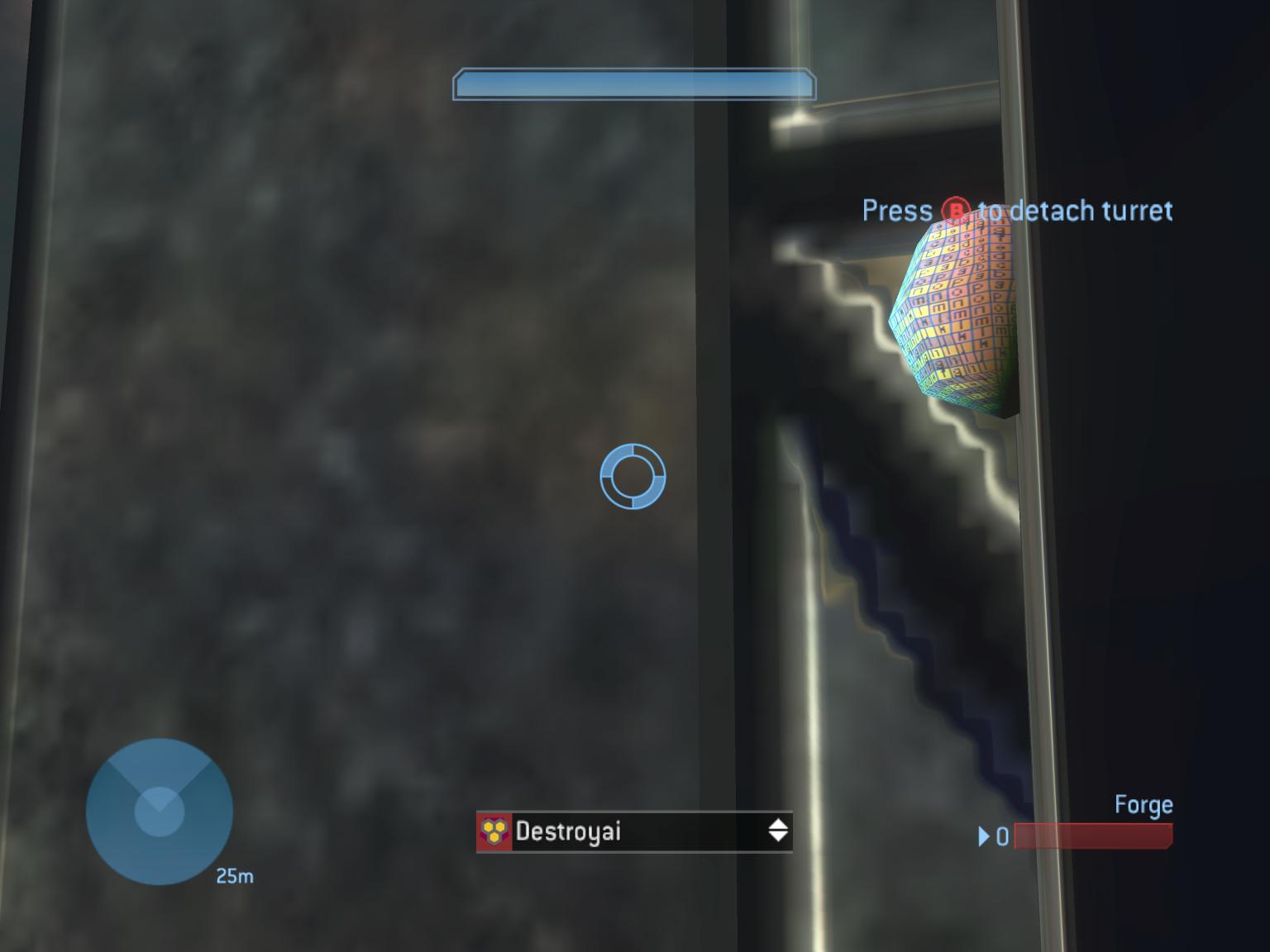Viewport: 1270px width, 952px height.
Task: Click the 25m range label on the radar
Action: 234,877
